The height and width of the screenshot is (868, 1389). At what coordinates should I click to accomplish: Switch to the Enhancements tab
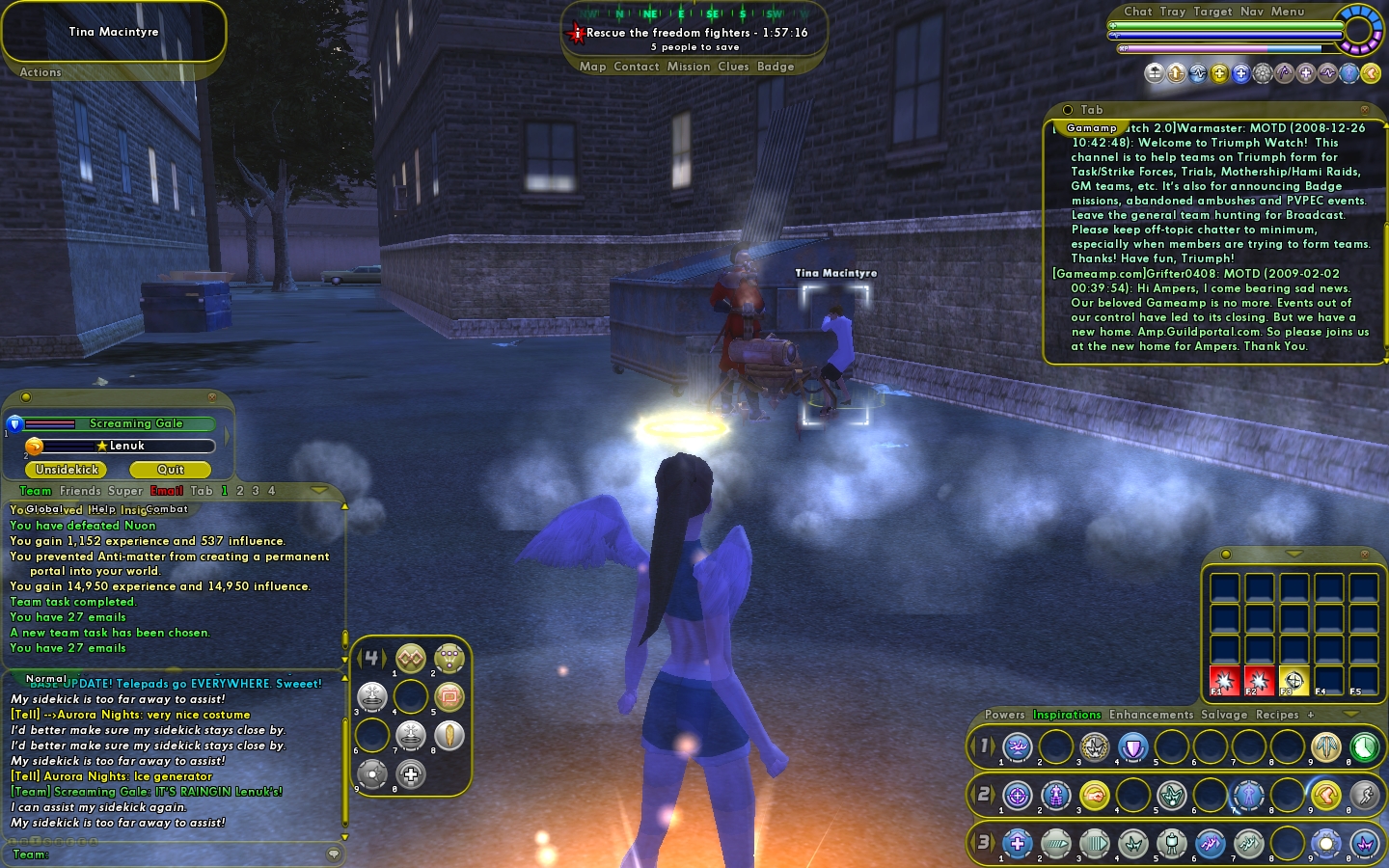click(1151, 715)
